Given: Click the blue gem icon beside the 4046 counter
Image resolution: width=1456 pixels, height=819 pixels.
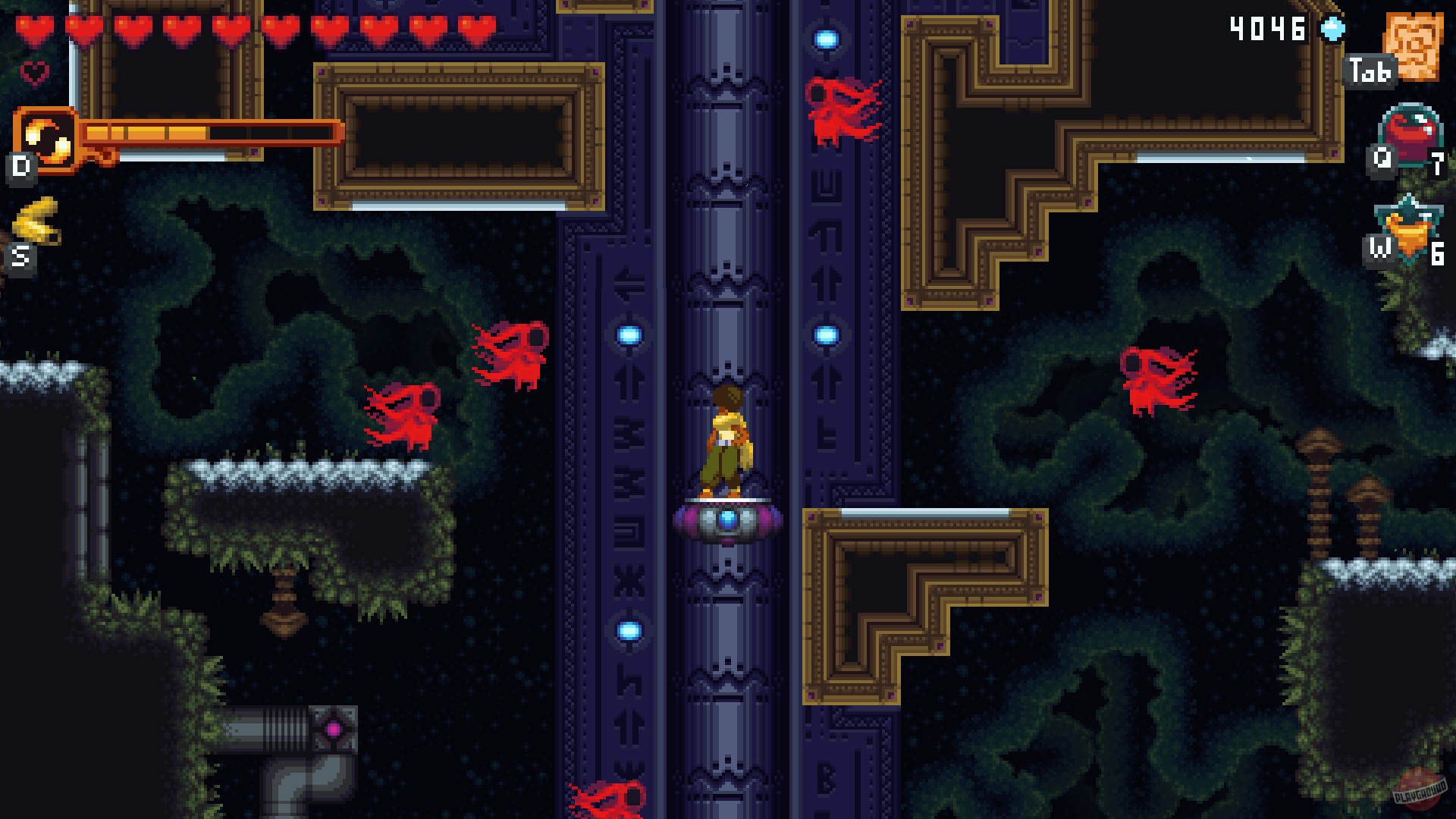Looking at the screenshot, I should tap(1332, 30).
